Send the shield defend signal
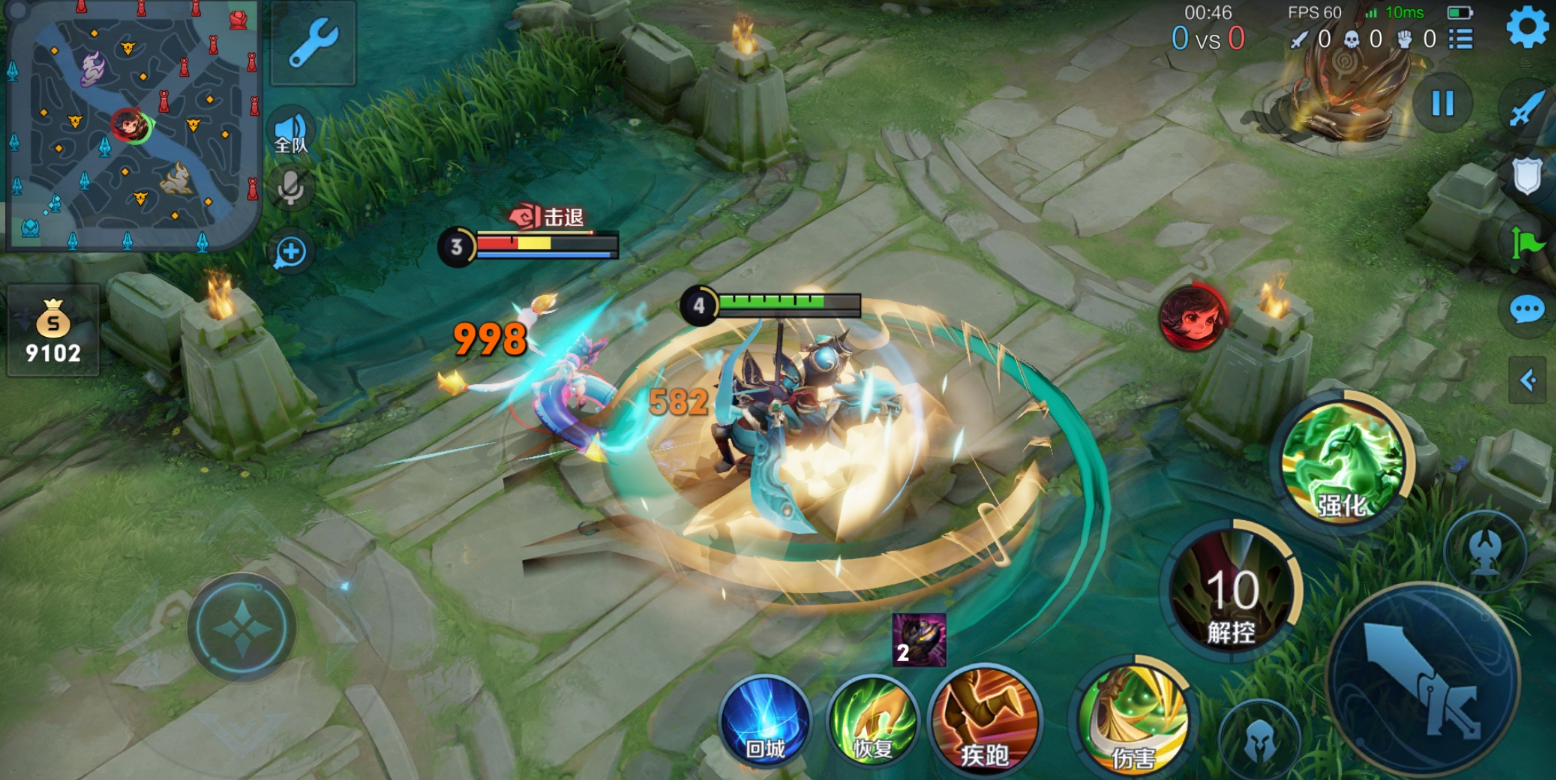The height and width of the screenshot is (780, 1556). coord(1525,177)
